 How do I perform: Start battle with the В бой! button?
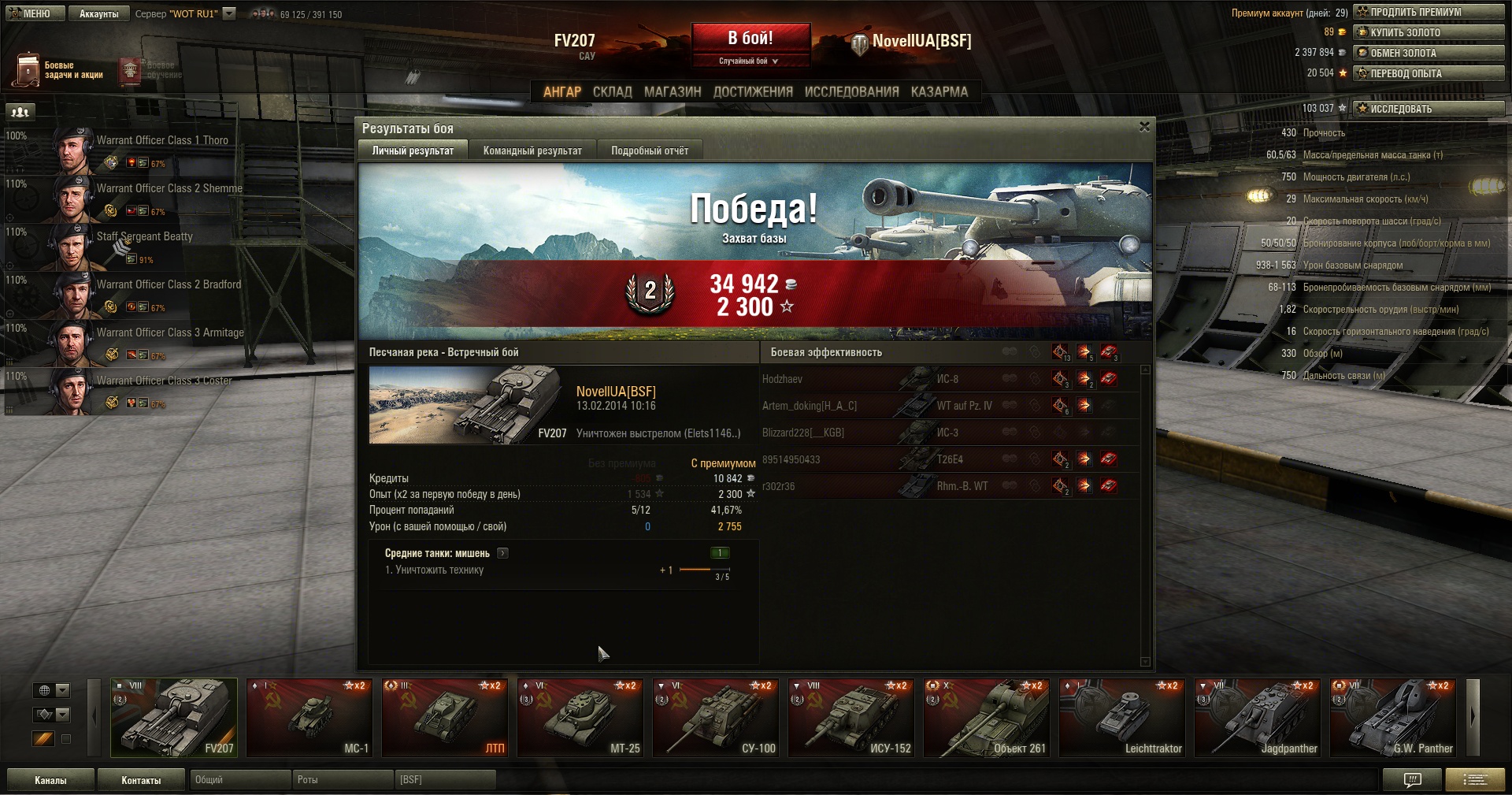[750, 39]
